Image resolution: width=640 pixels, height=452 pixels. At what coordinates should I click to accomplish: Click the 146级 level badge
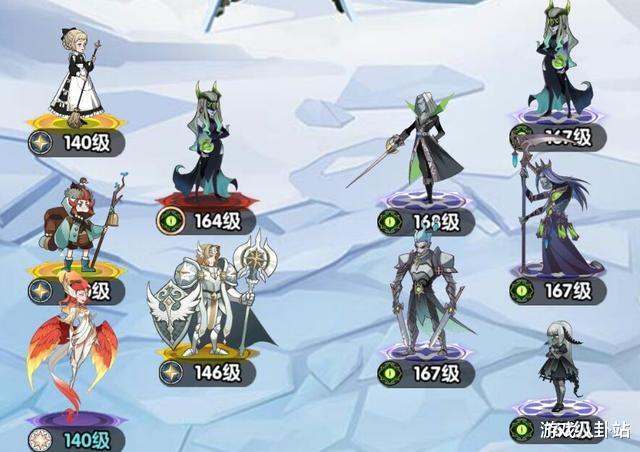click(x=206, y=373)
